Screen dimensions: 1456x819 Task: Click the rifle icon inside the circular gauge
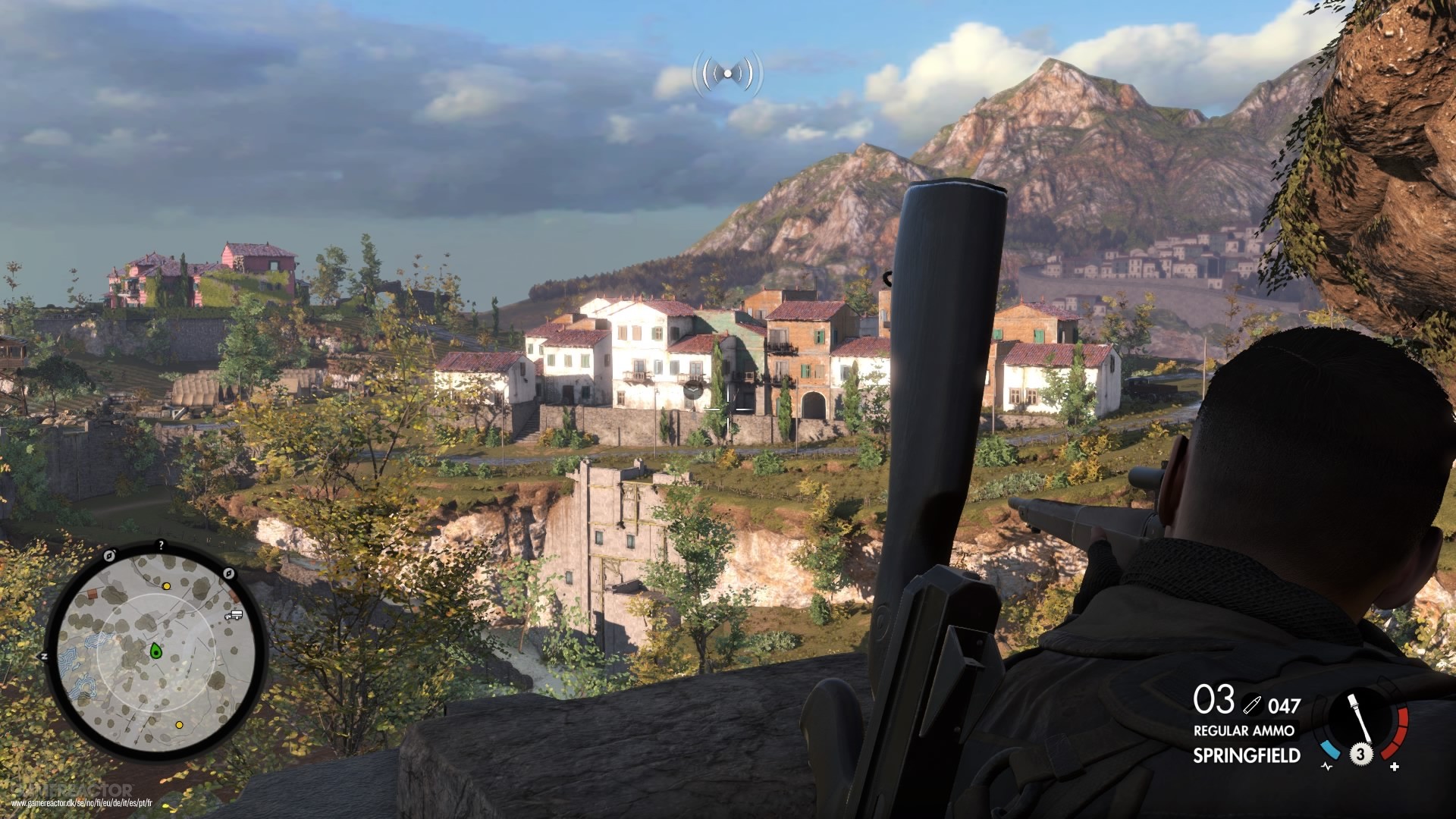pyautogui.click(x=1360, y=717)
